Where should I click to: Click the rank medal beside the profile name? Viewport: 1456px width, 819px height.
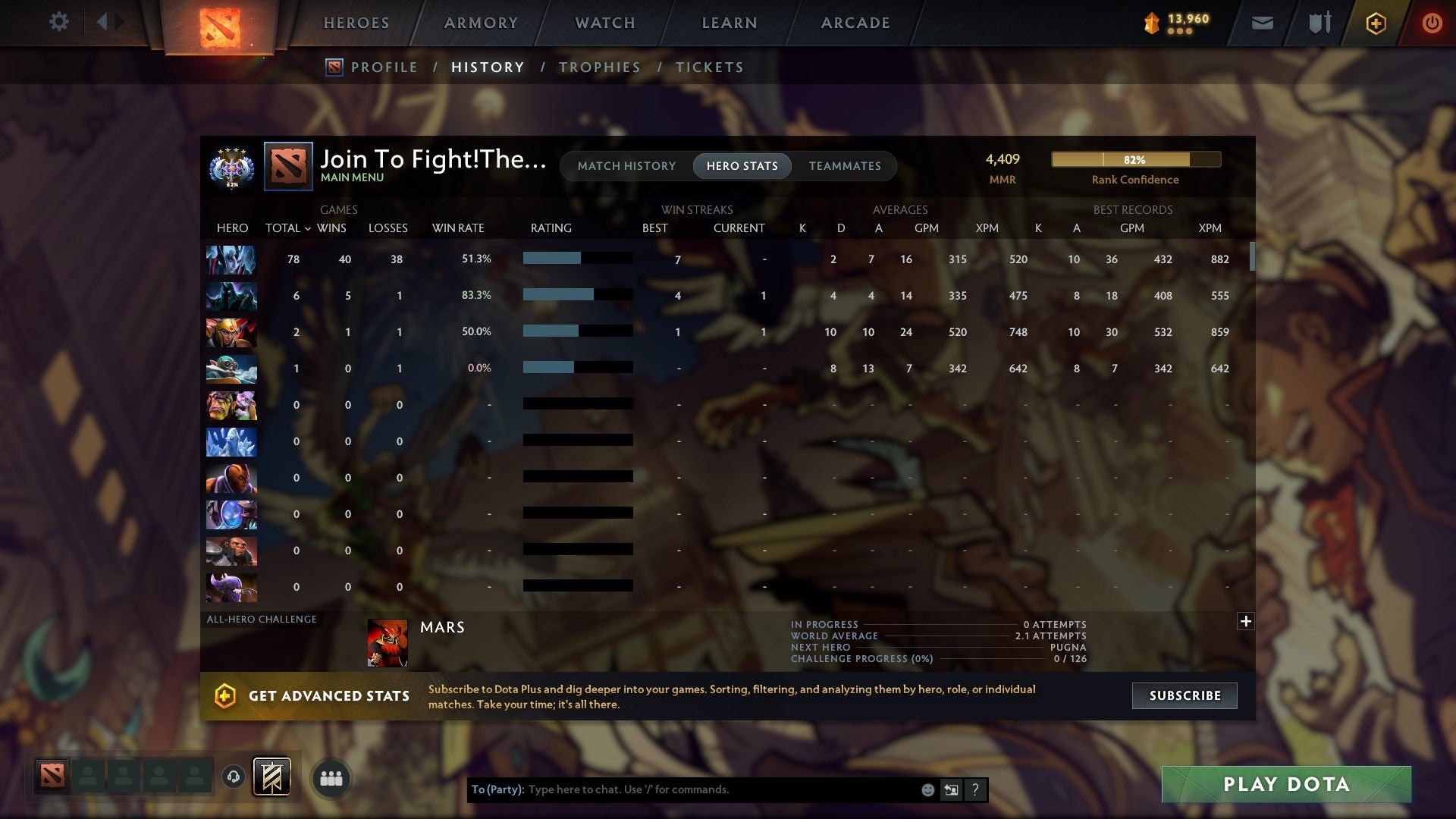[231, 166]
